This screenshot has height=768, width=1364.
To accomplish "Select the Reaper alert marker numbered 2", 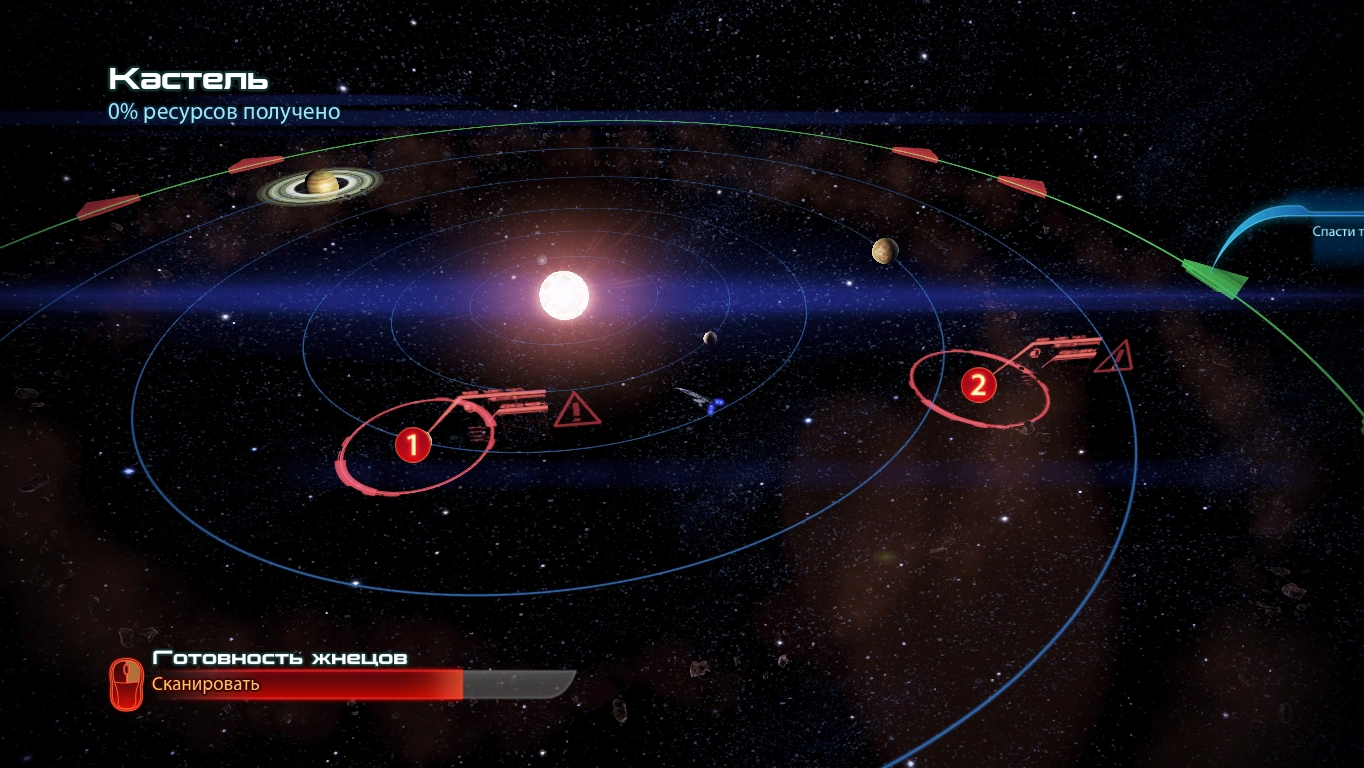I will tap(978, 385).
